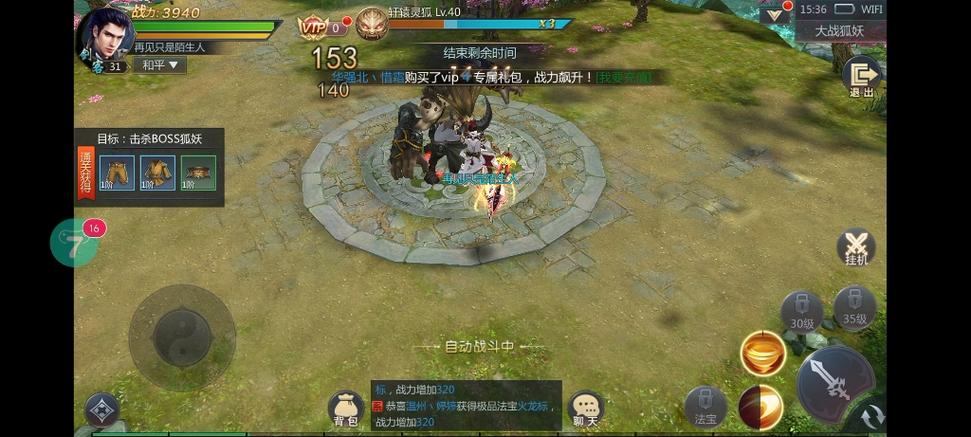
Task: Activate the golden whirlwind skill
Action: pos(762,353)
